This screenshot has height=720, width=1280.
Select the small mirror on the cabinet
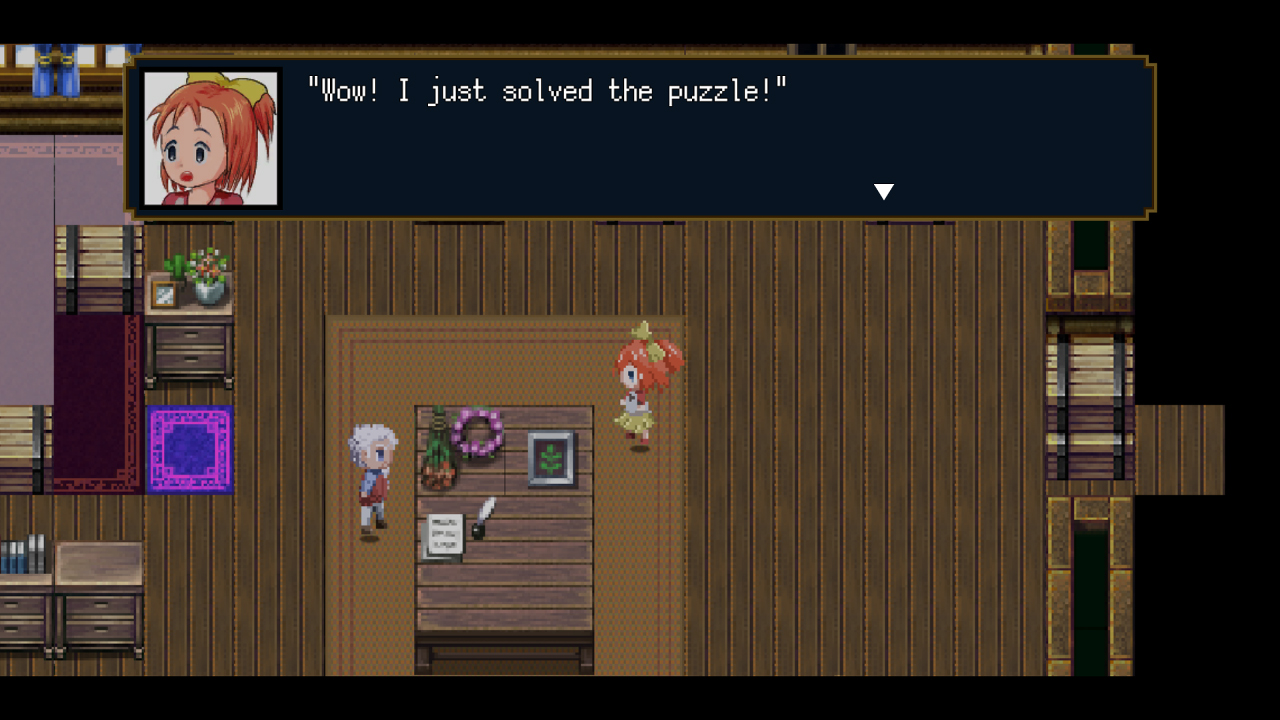164,291
